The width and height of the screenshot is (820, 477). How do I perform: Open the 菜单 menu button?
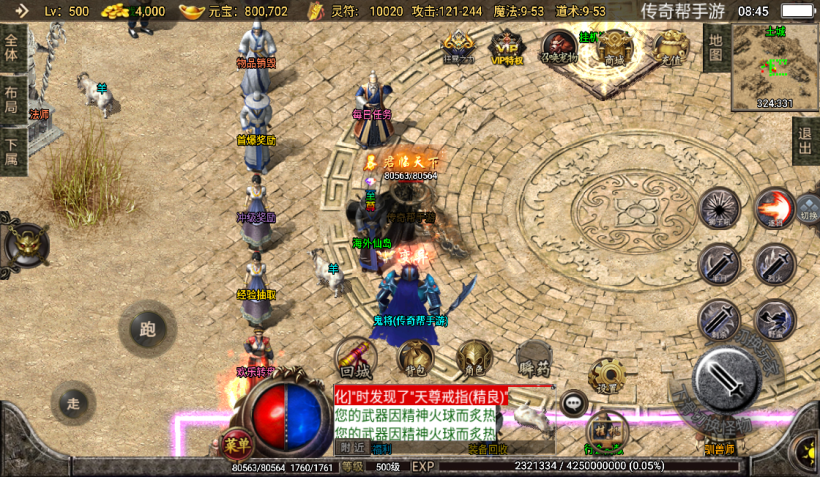[236, 444]
